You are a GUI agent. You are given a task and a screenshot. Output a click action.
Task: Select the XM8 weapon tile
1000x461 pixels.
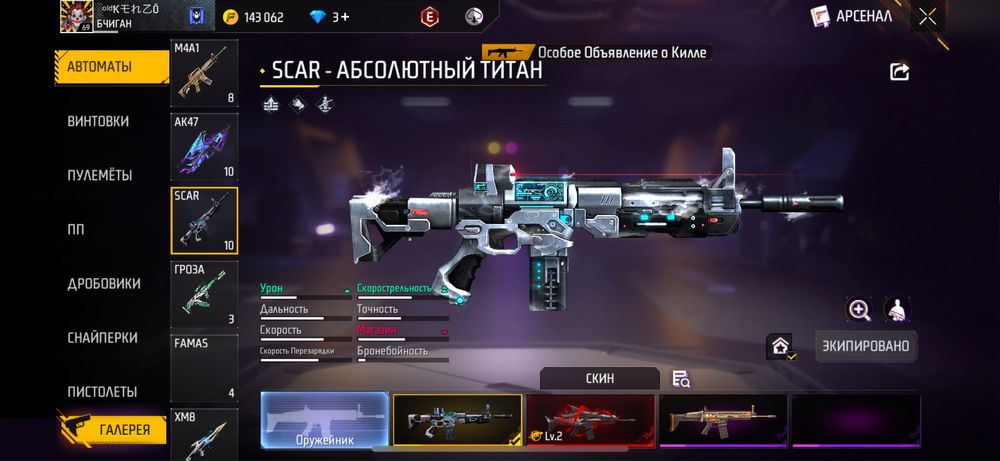click(x=205, y=433)
